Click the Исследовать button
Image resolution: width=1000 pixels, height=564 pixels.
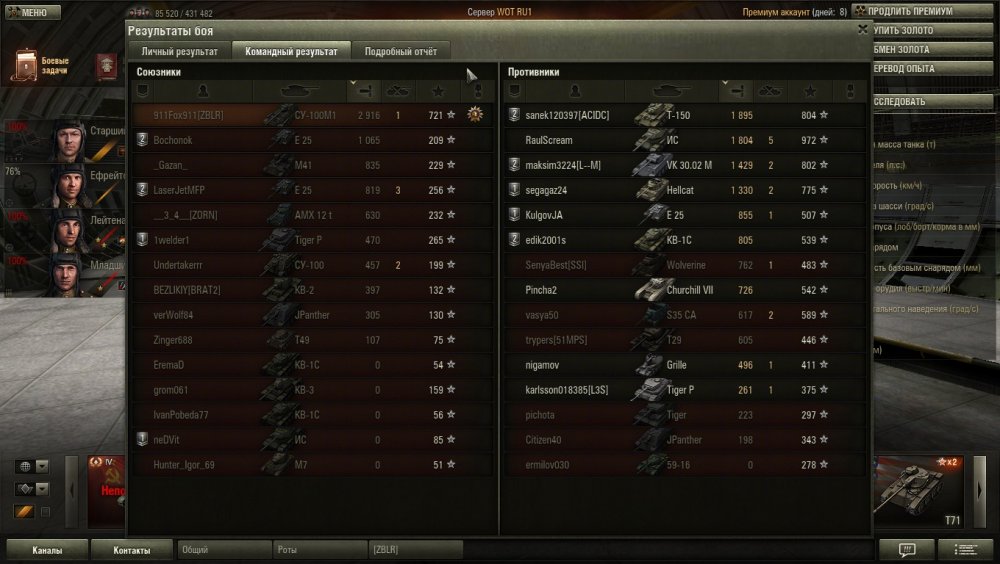(x=910, y=102)
